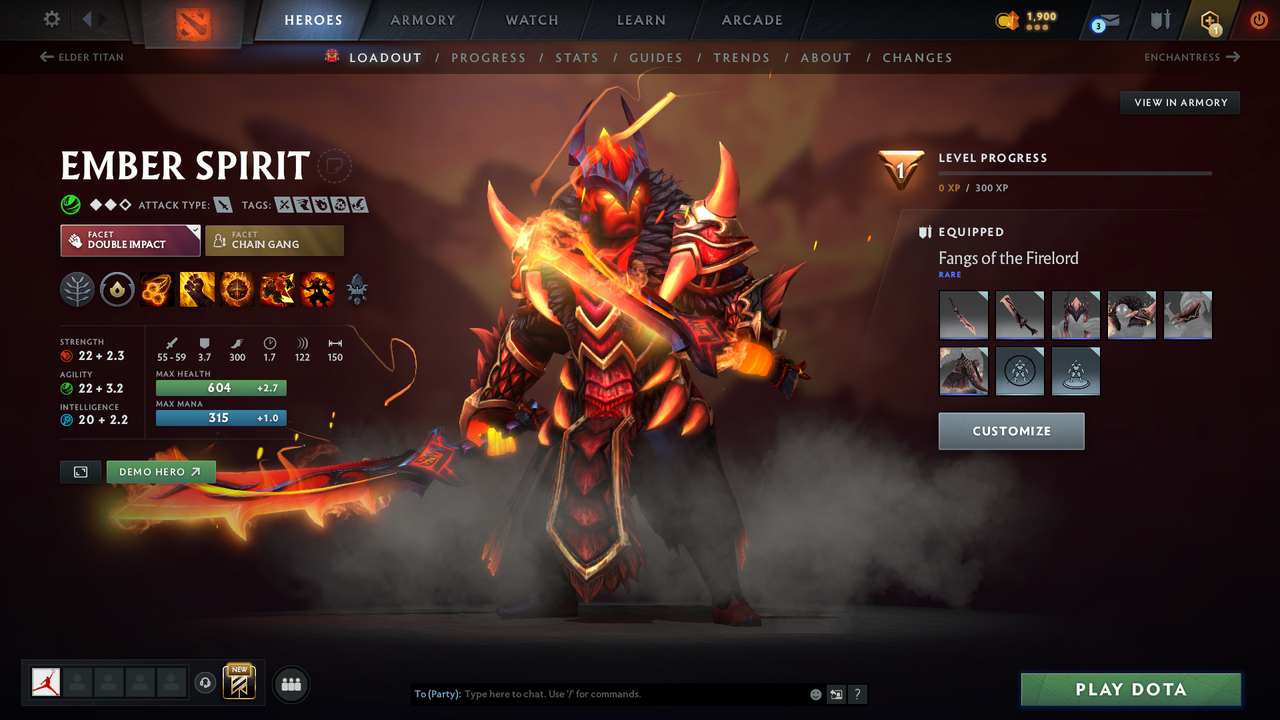Click the DEMO HERO button
Viewport: 1280px width, 720px height.
tap(161, 471)
